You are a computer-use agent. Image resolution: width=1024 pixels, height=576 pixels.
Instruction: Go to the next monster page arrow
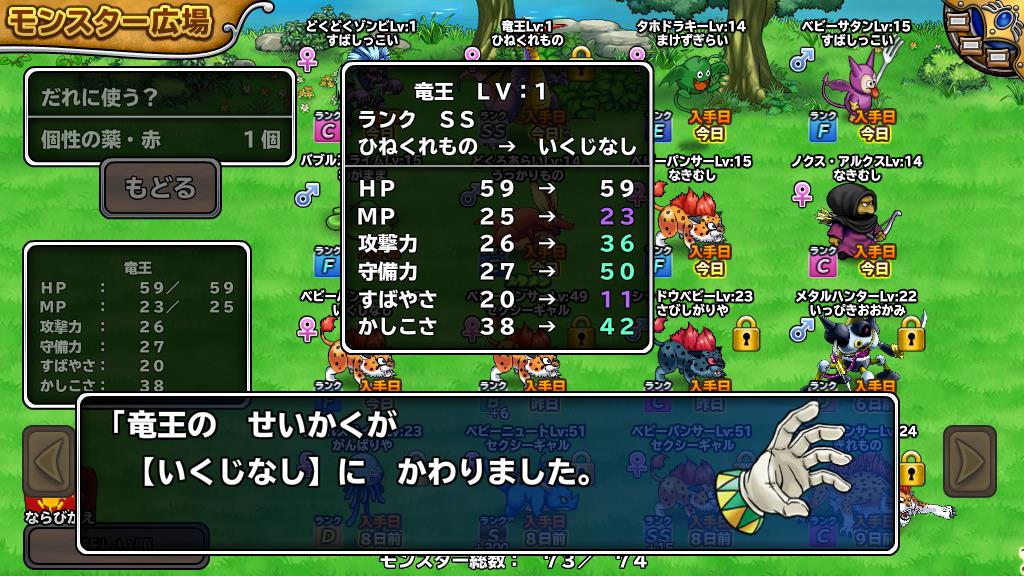969,462
